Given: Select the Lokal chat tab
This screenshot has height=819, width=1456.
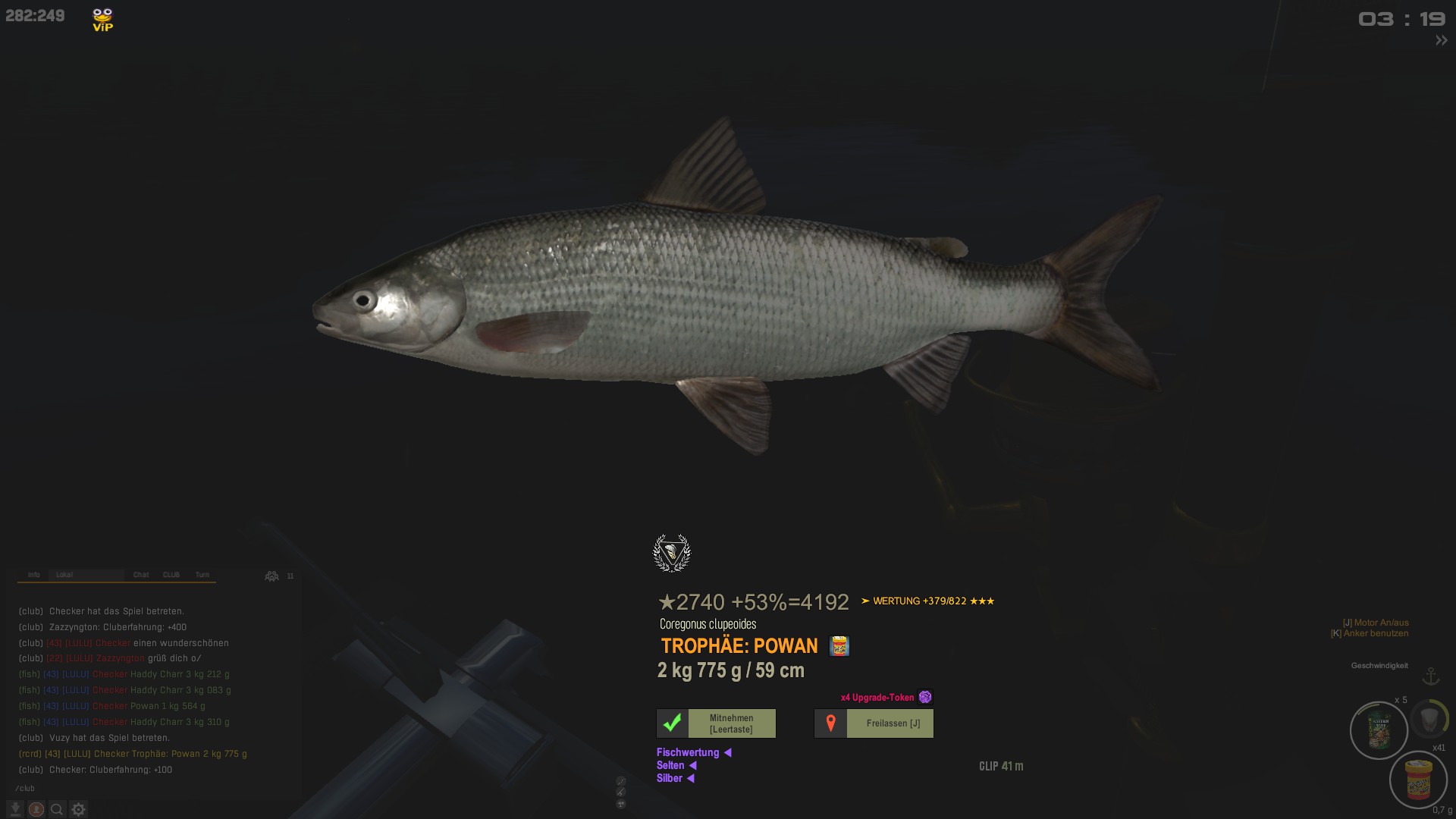Looking at the screenshot, I should pyautogui.click(x=64, y=575).
